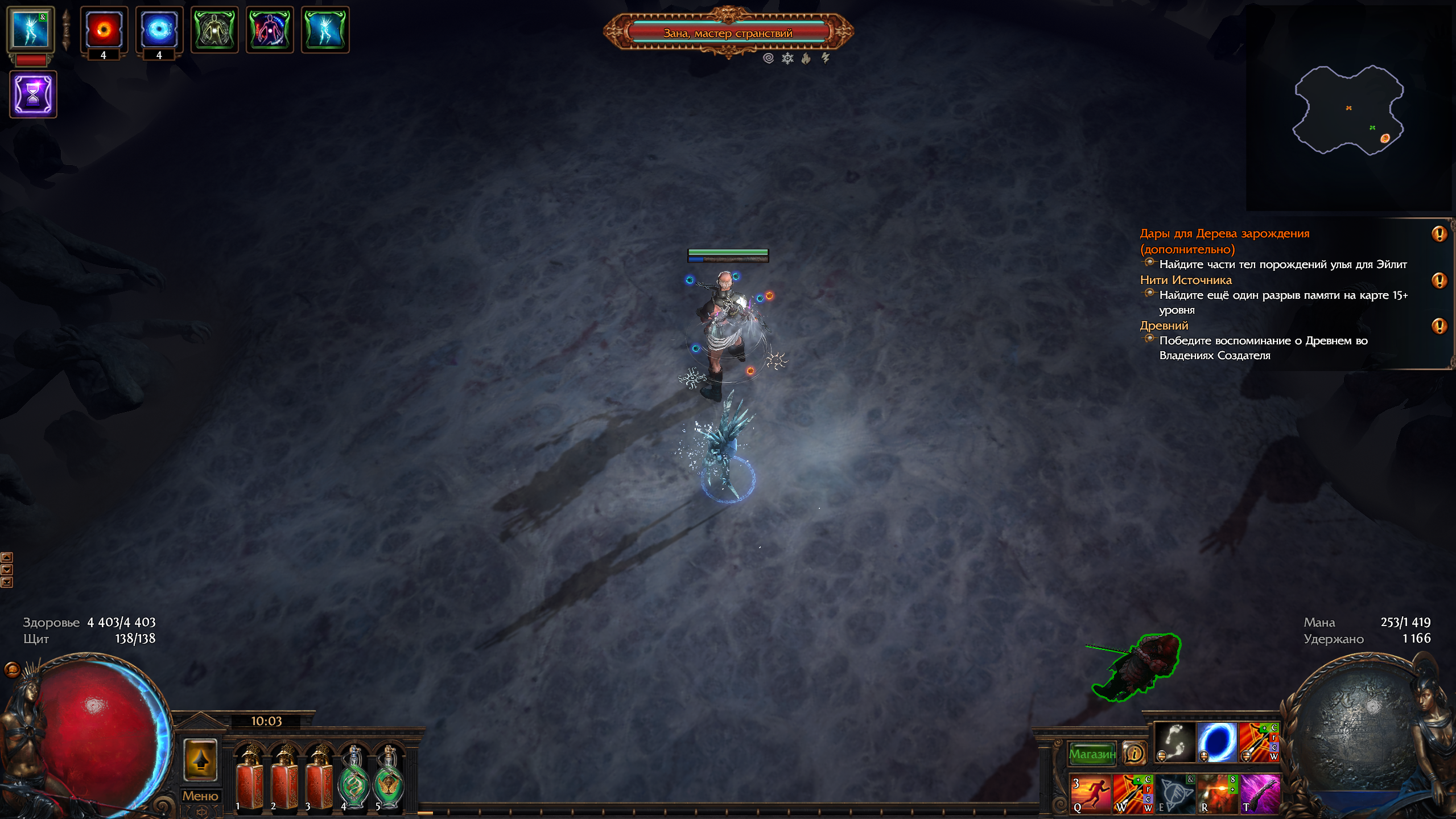The height and width of the screenshot is (819, 1456).
Task: Open the Меню button
Action: 200,796
